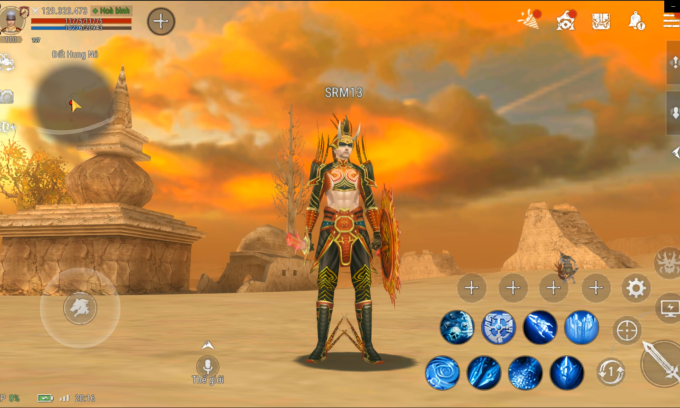The height and width of the screenshot is (408, 680).
Task: Activate the microphone voice chat button
Action: pos(208,365)
